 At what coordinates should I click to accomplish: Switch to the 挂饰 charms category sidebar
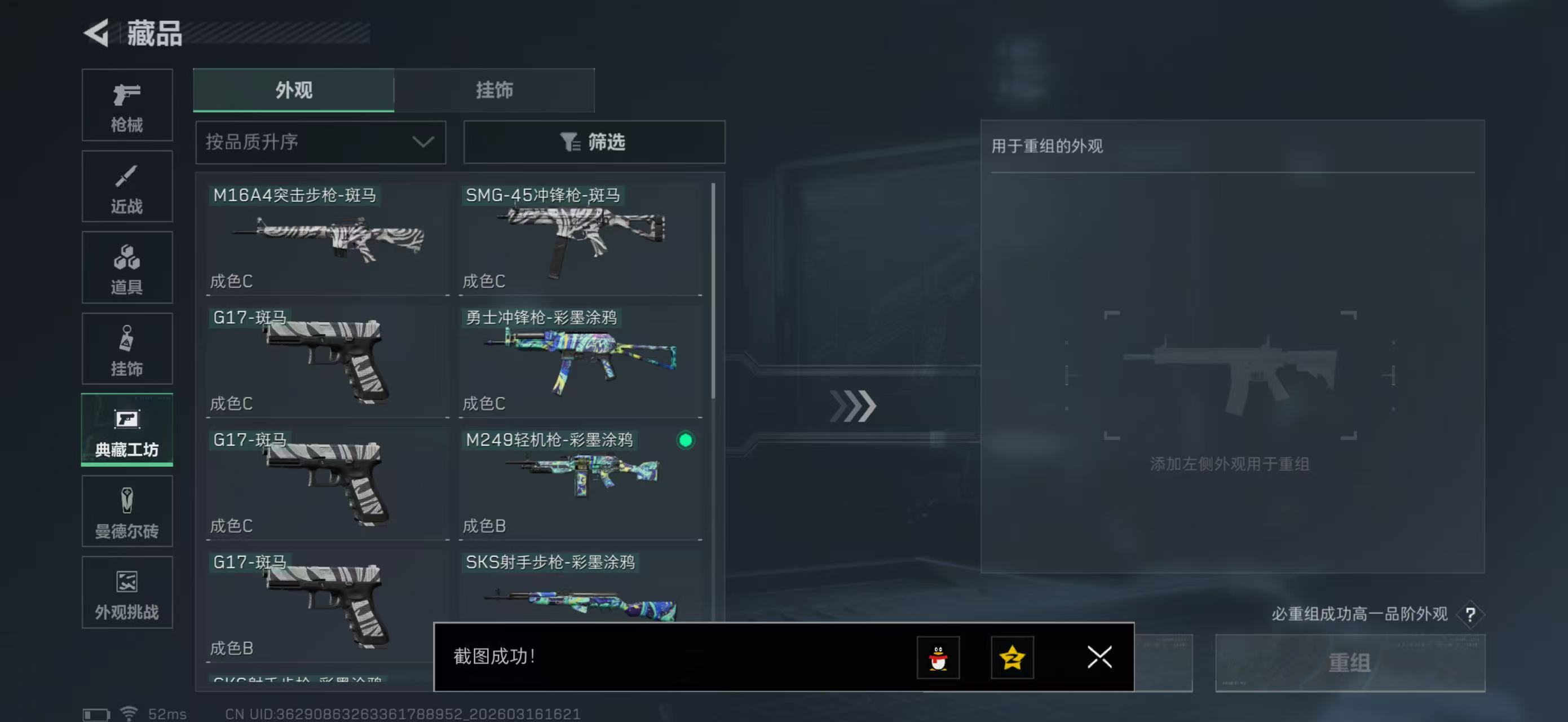coord(127,349)
